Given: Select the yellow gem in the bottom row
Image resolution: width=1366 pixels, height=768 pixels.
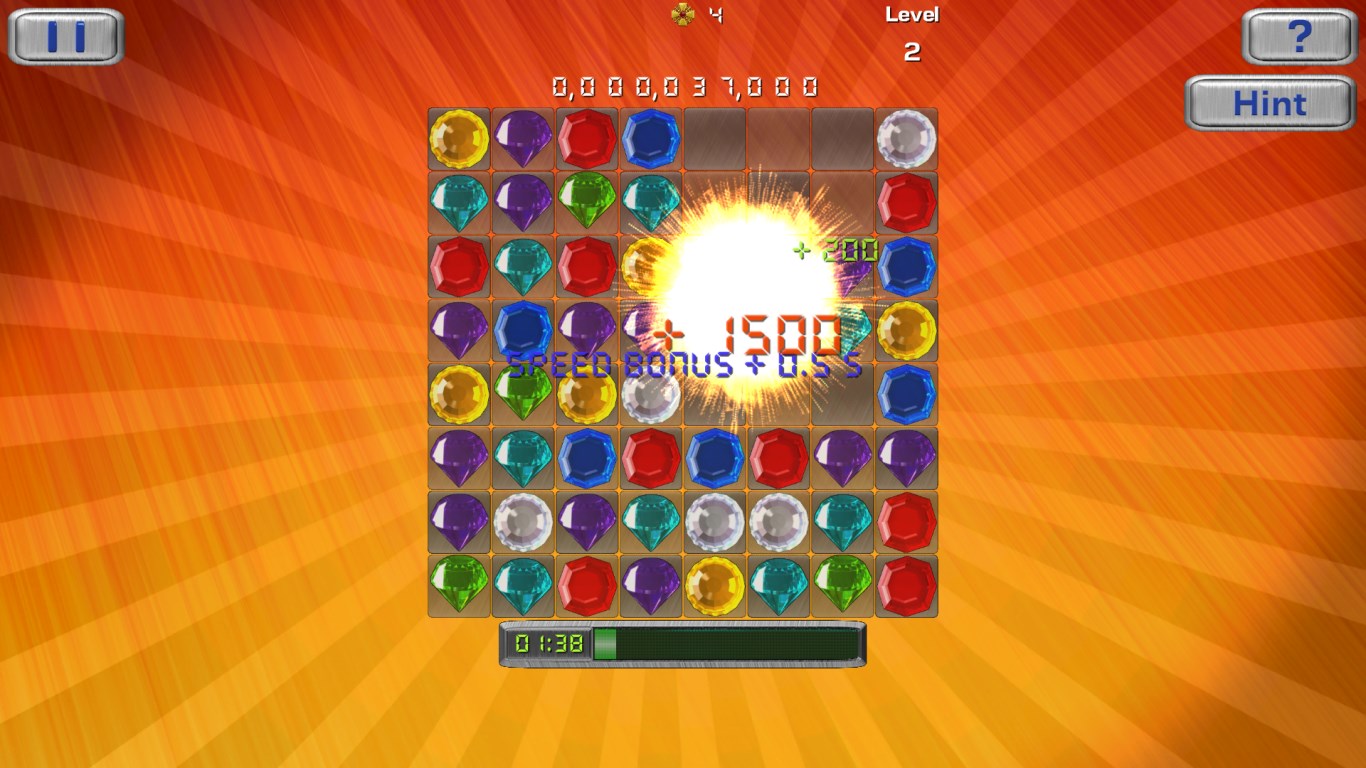Looking at the screenshot, I should click(x=715, y=586).
